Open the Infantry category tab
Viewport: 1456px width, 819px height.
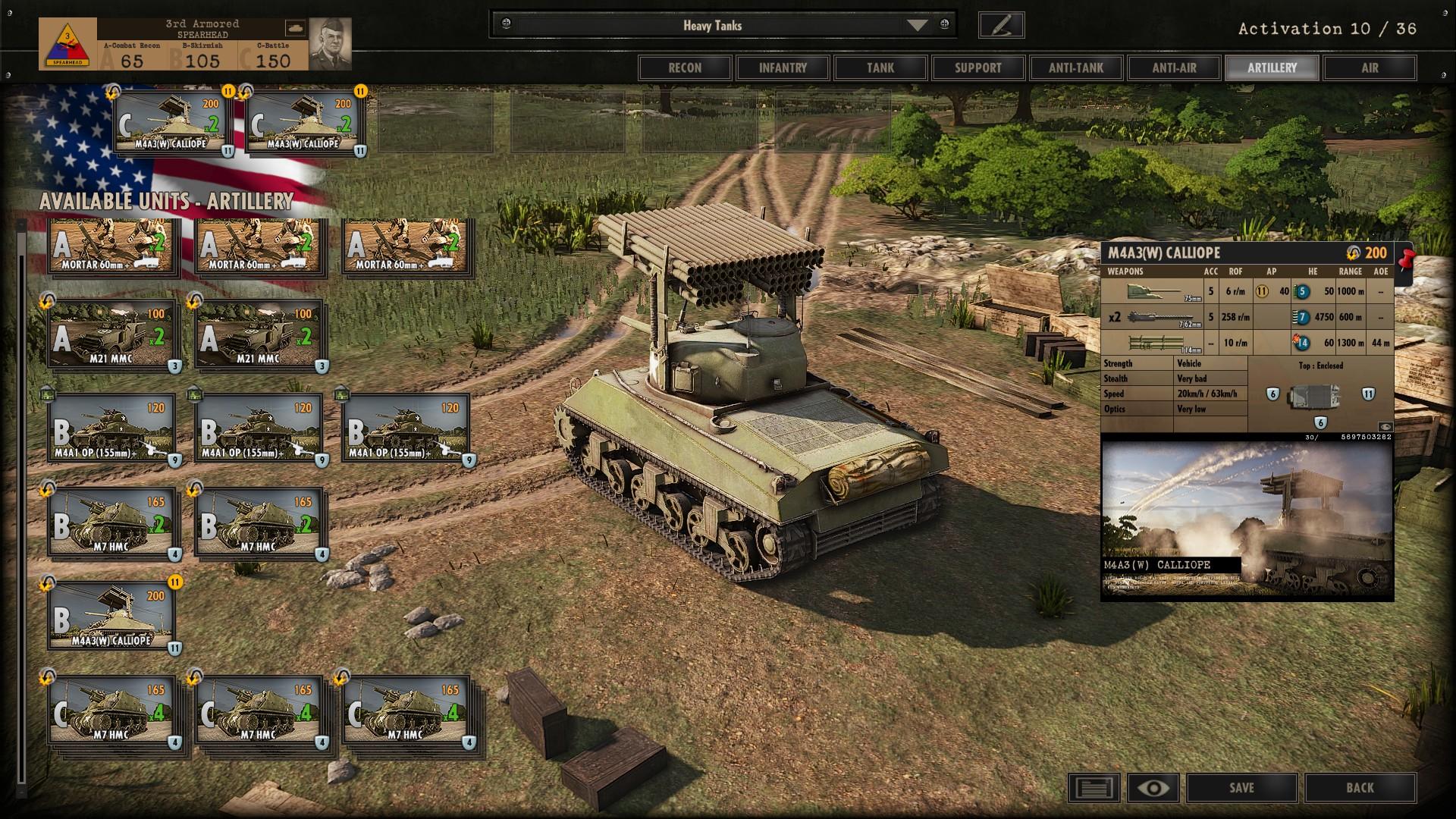[783, 67]
